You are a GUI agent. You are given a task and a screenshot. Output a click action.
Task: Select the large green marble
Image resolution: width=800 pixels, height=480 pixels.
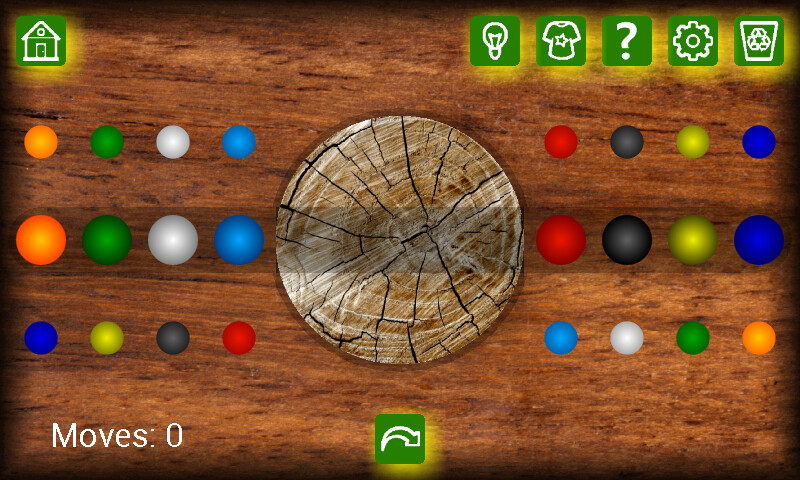107,240
